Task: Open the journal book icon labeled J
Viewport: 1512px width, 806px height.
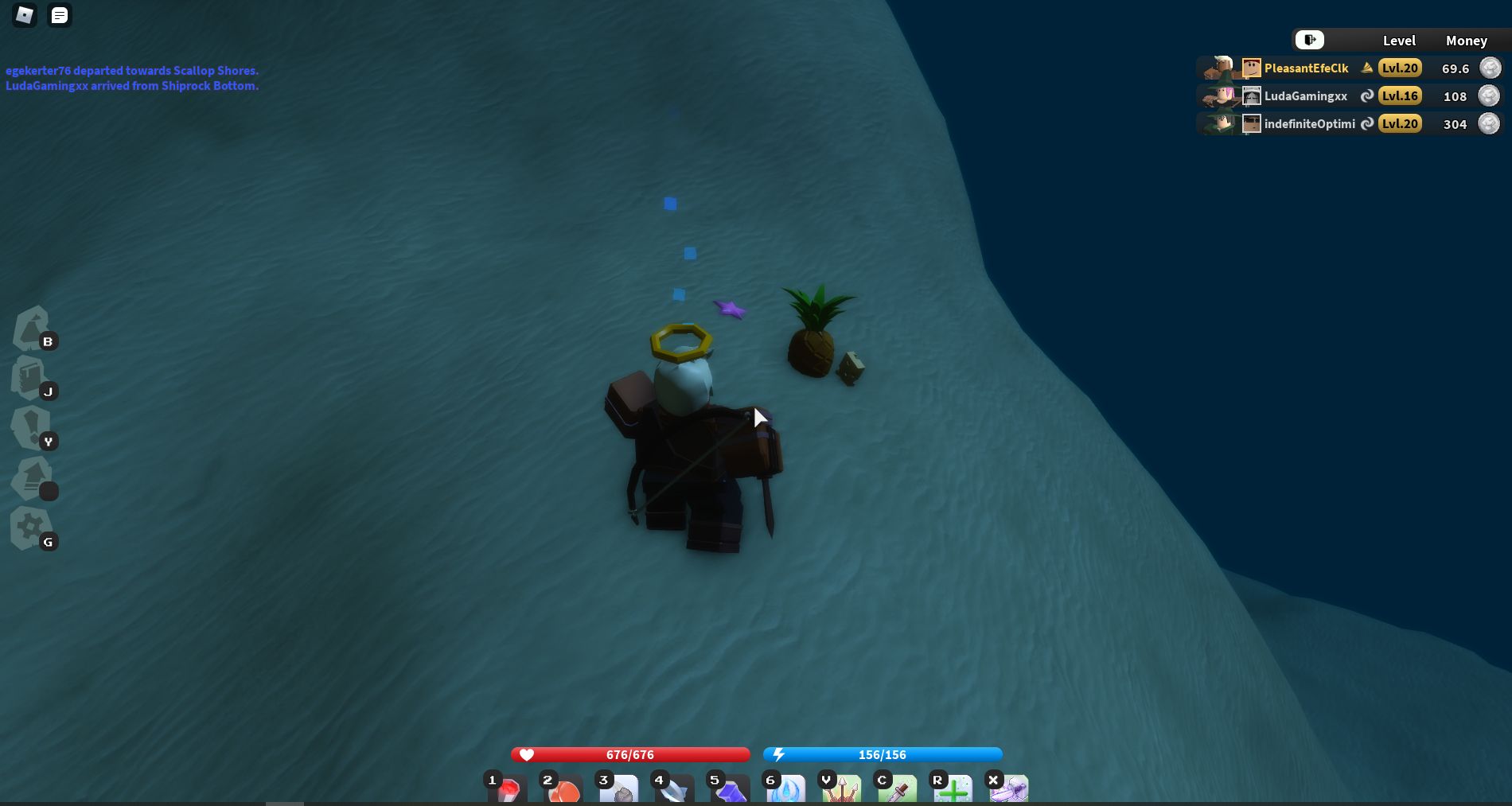Action: (30, 380)
